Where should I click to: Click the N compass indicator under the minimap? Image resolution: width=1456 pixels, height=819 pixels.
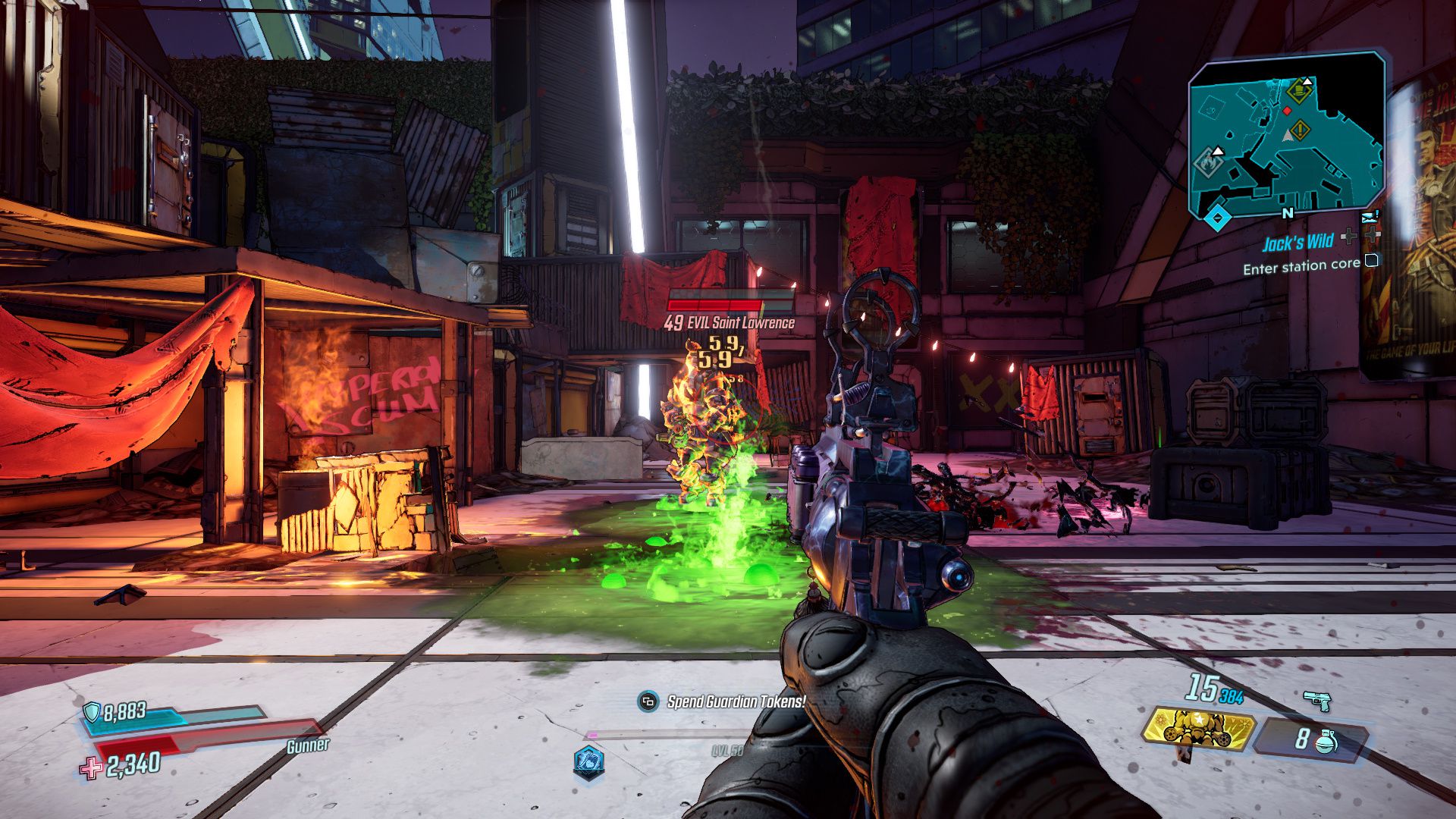pyautogui.click(x=1288, y=214)
